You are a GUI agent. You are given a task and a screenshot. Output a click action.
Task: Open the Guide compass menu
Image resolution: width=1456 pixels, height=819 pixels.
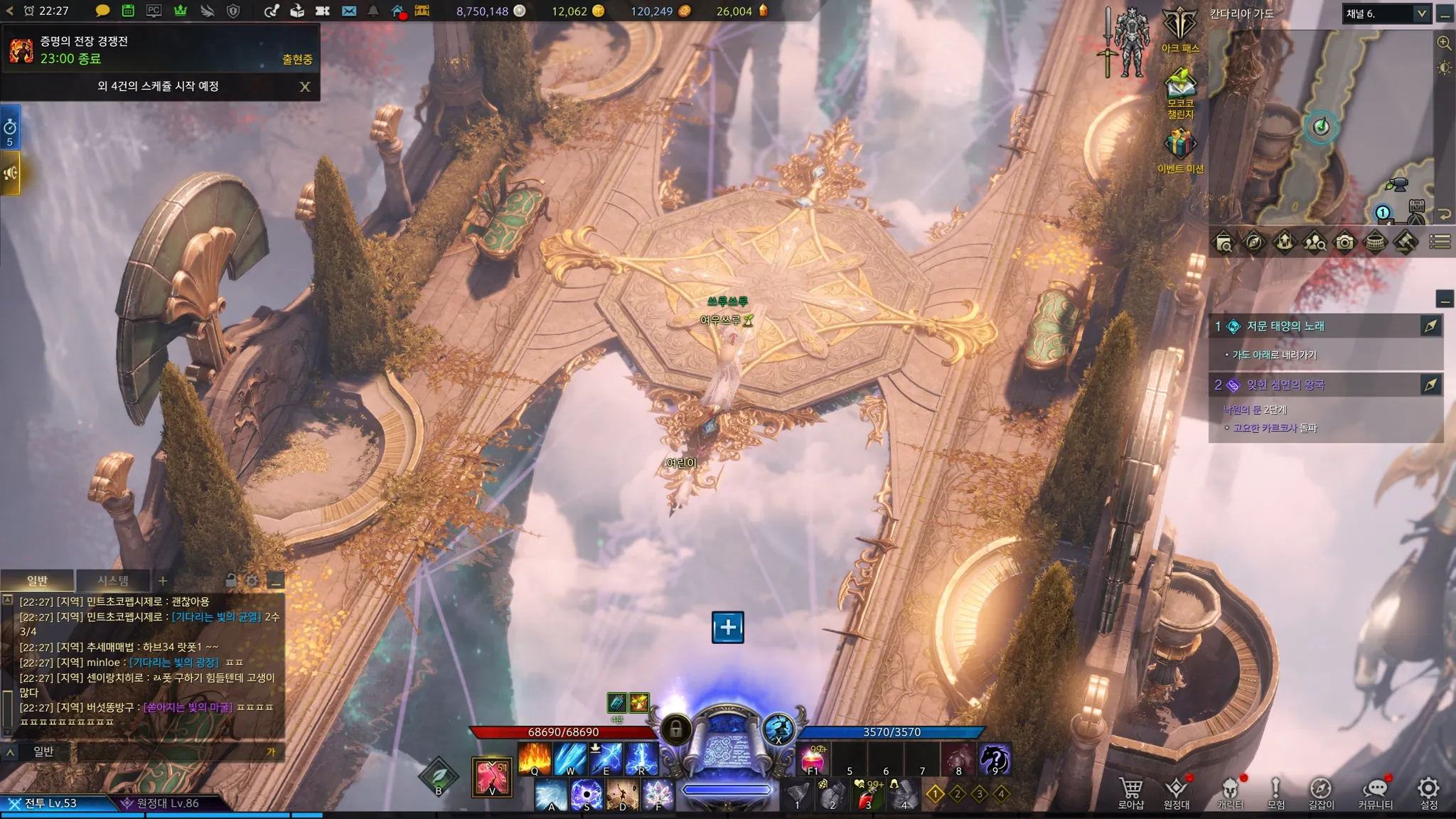(x=1321, y=791)
